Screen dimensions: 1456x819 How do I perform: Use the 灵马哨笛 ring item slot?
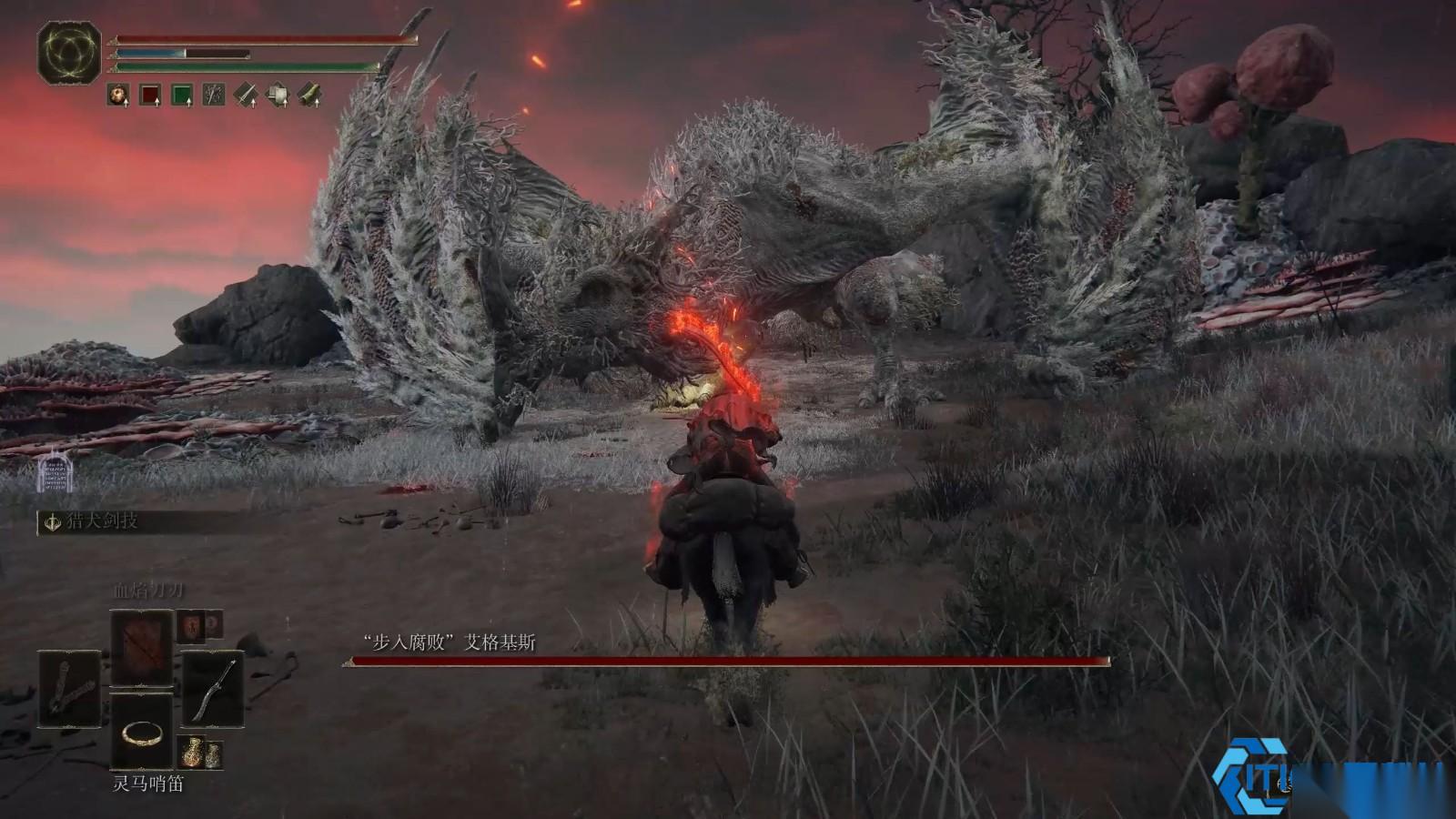click(x=142, y=731)
